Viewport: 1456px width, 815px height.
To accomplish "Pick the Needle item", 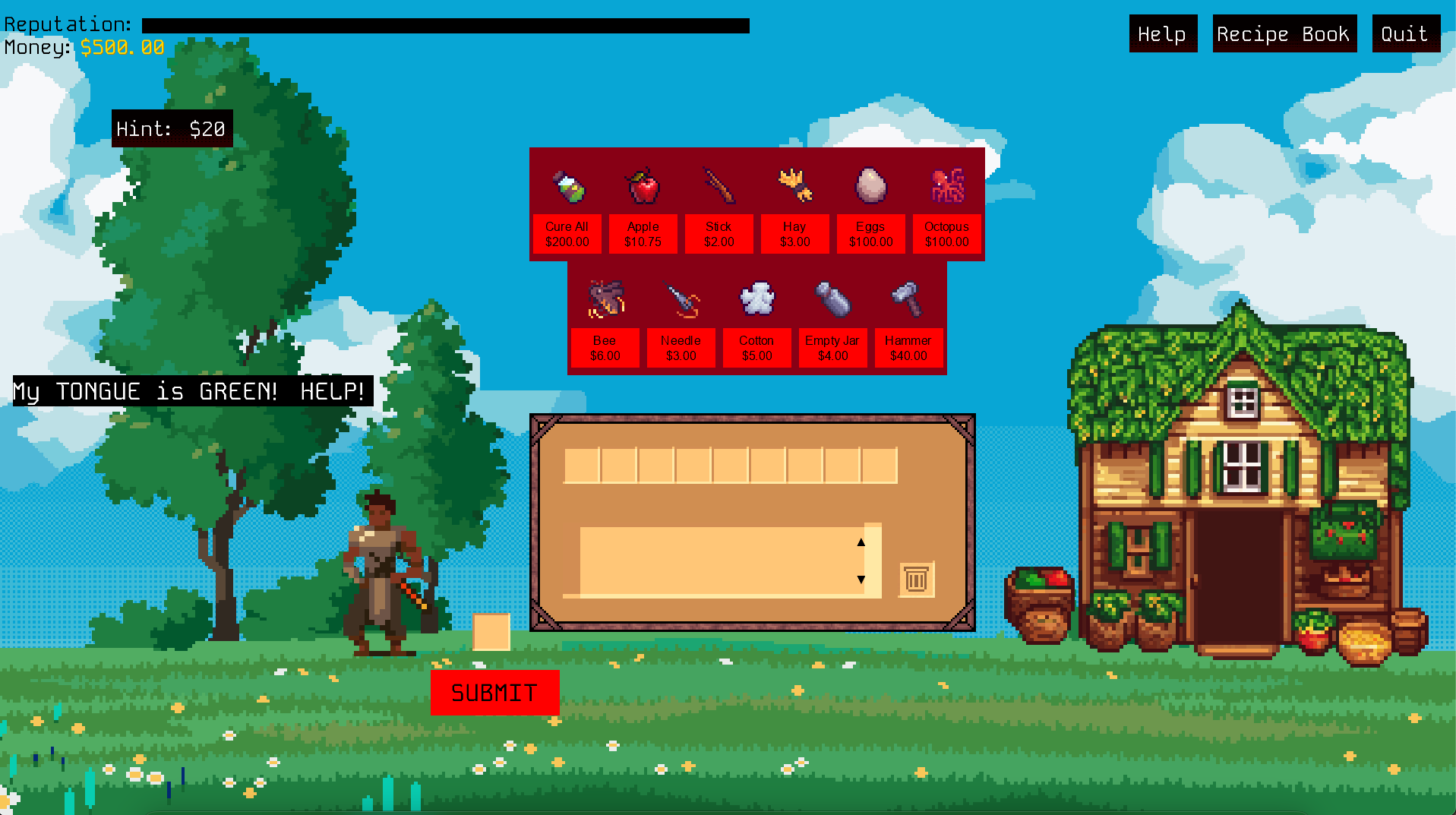I will tap(681, 347).
